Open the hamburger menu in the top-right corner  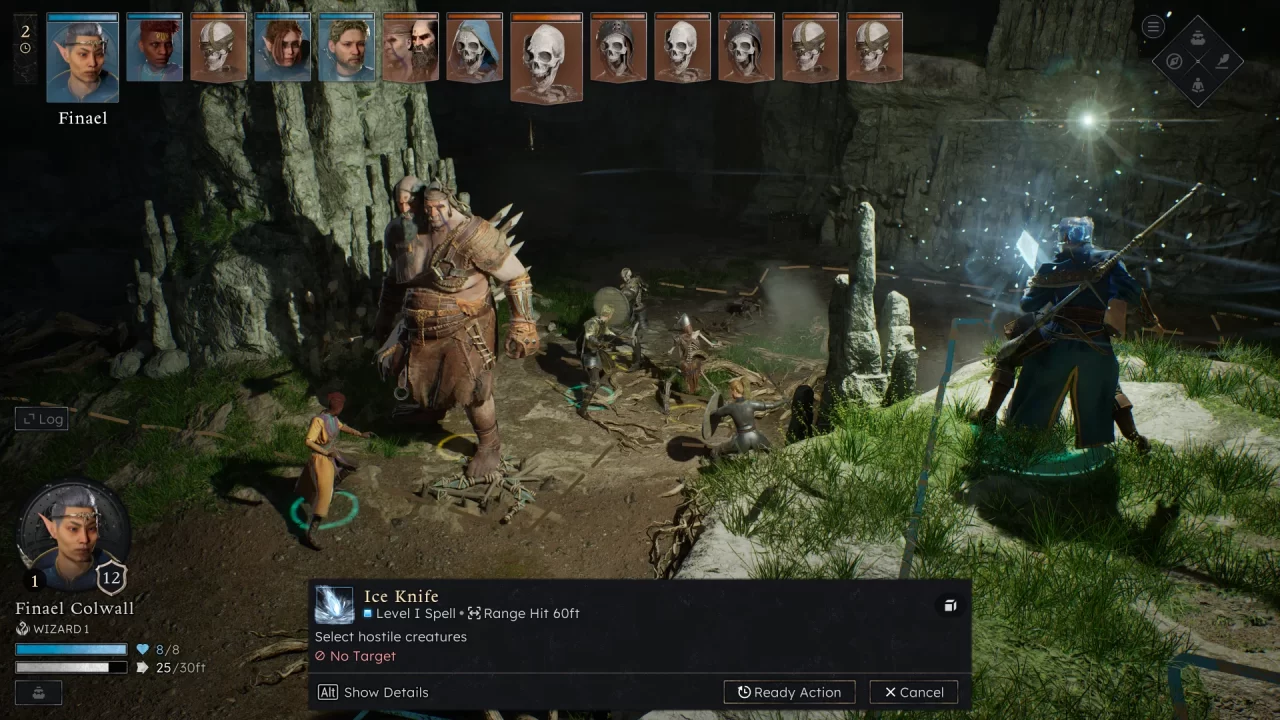pyautogui.click(x=1152, y=26)
